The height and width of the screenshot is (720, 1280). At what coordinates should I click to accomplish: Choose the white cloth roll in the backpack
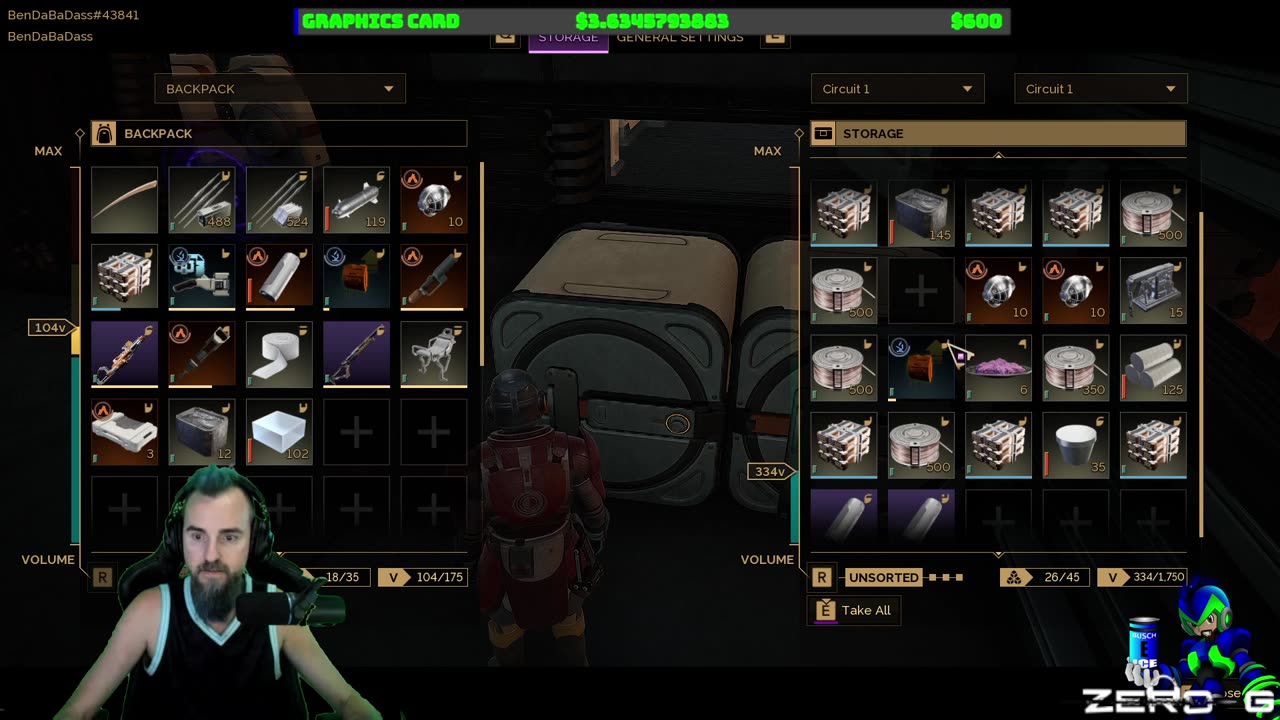pyautogui.click(x=279, y=355)
